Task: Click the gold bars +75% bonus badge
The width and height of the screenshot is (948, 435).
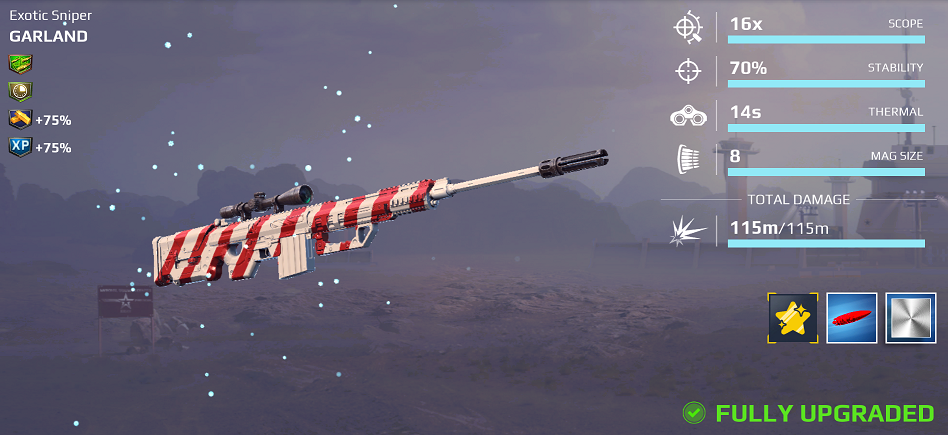Action: (x=21, y=120)
